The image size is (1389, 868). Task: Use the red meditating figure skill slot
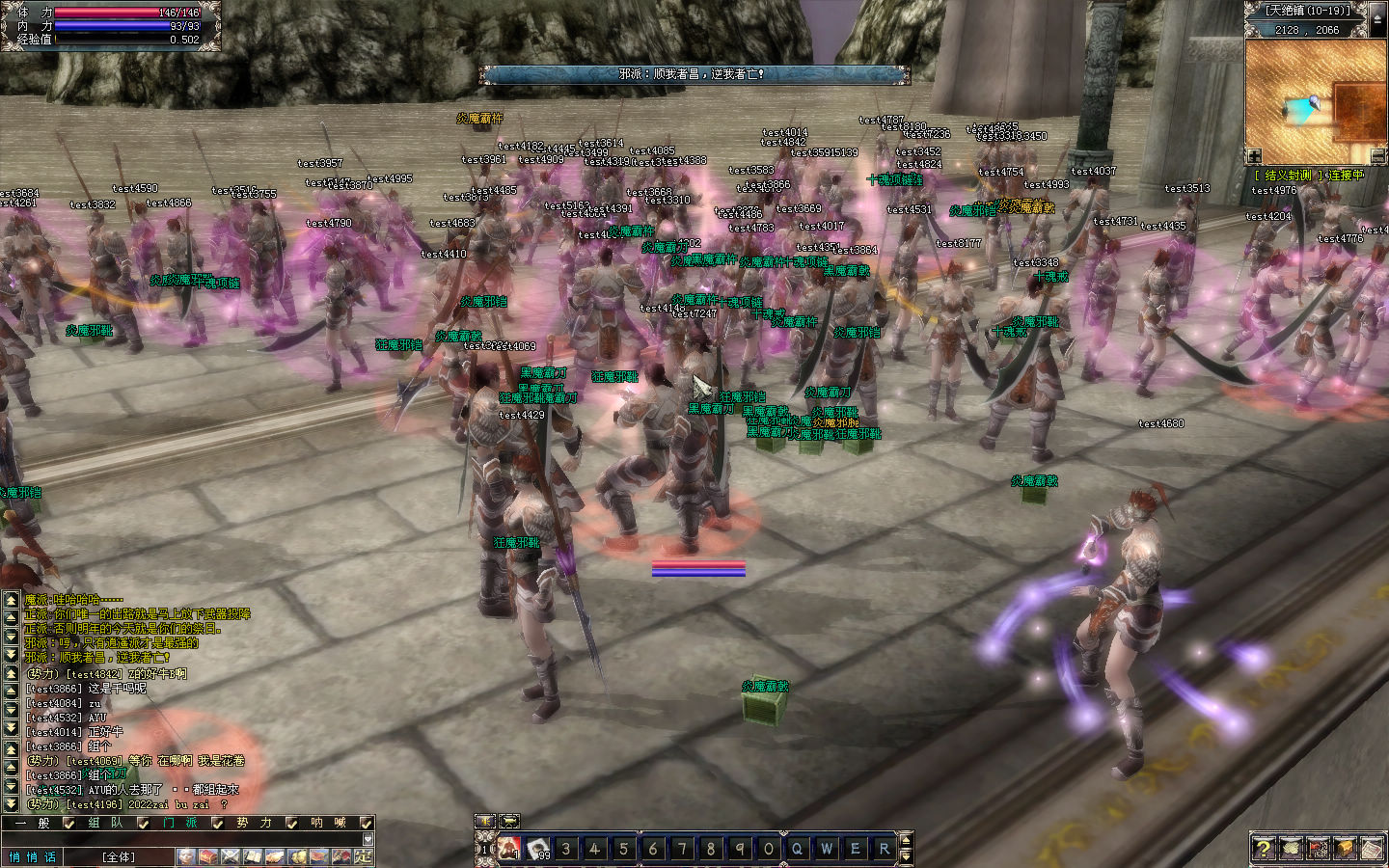point(508,849)
